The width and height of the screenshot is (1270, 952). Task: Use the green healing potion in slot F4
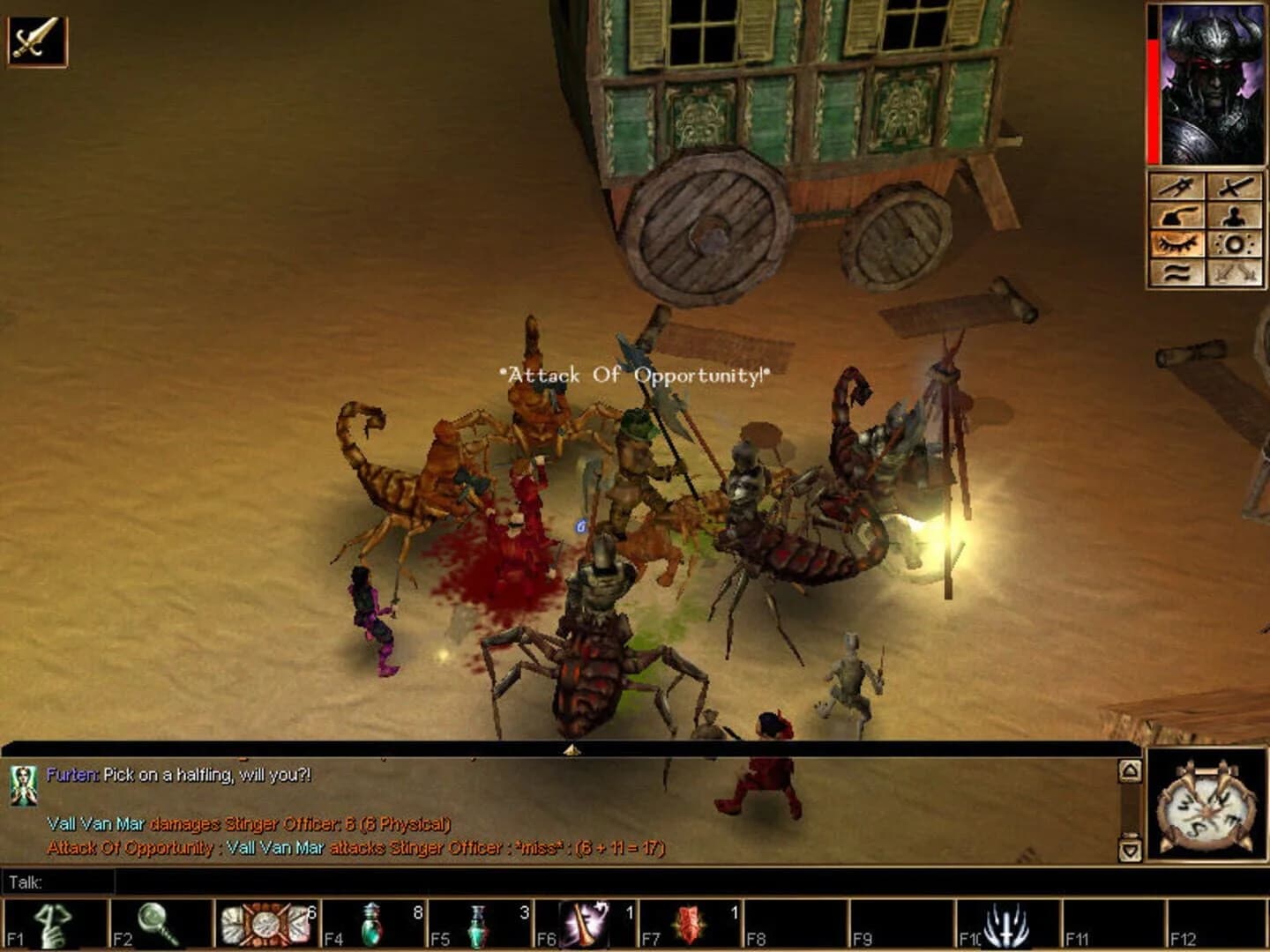372,921
